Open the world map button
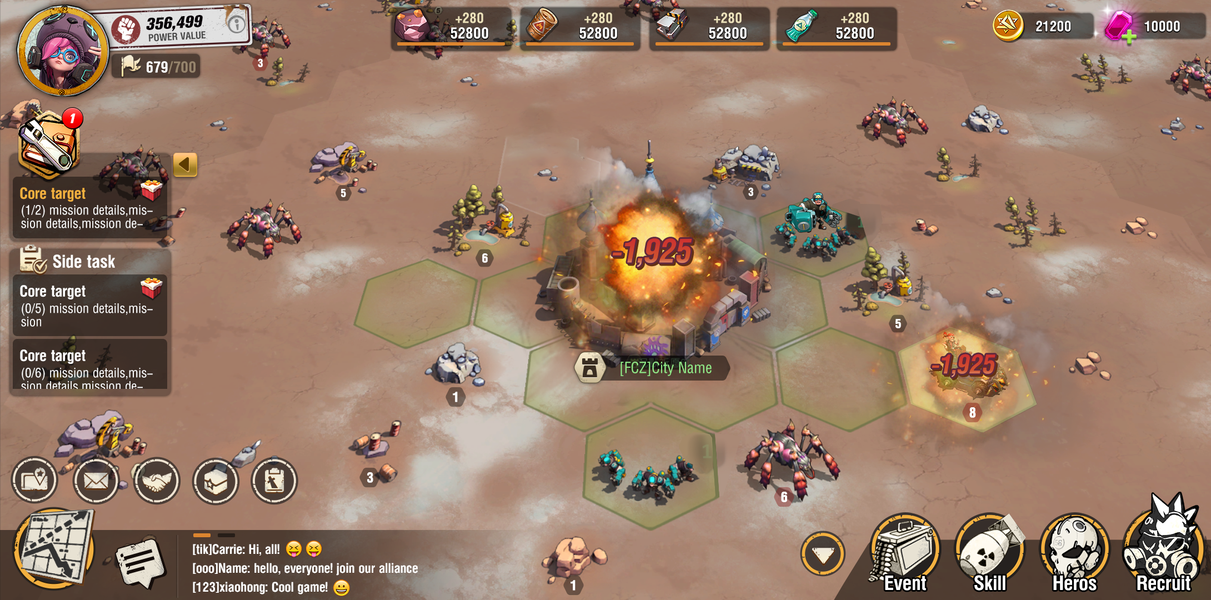1211x600 pixels. click(x=55, y=548)
